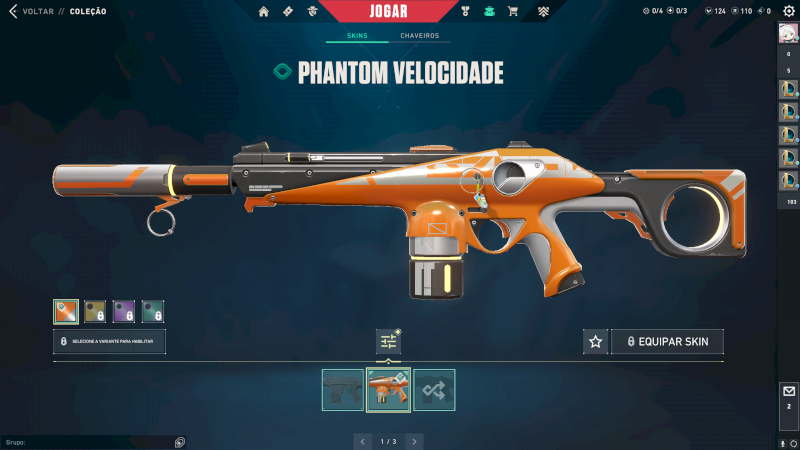Go back with the Voltar button

click(x=30, y=12)
